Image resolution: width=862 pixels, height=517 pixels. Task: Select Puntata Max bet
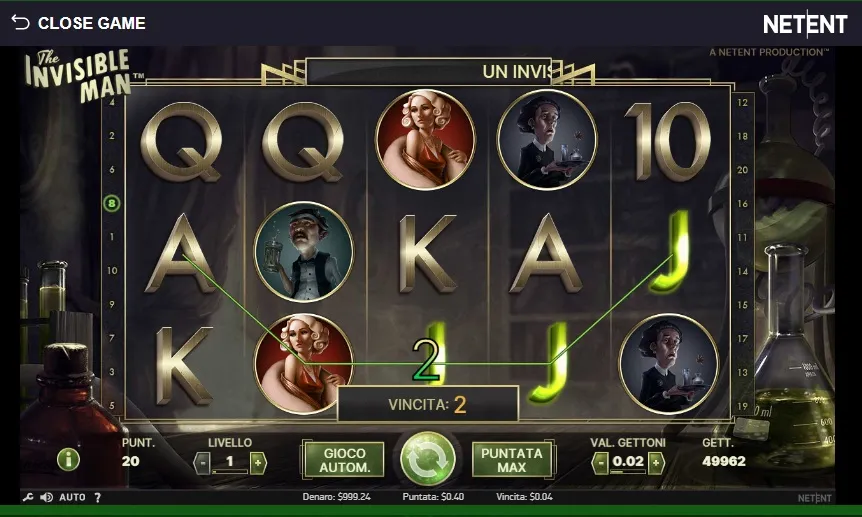point(512,460)
